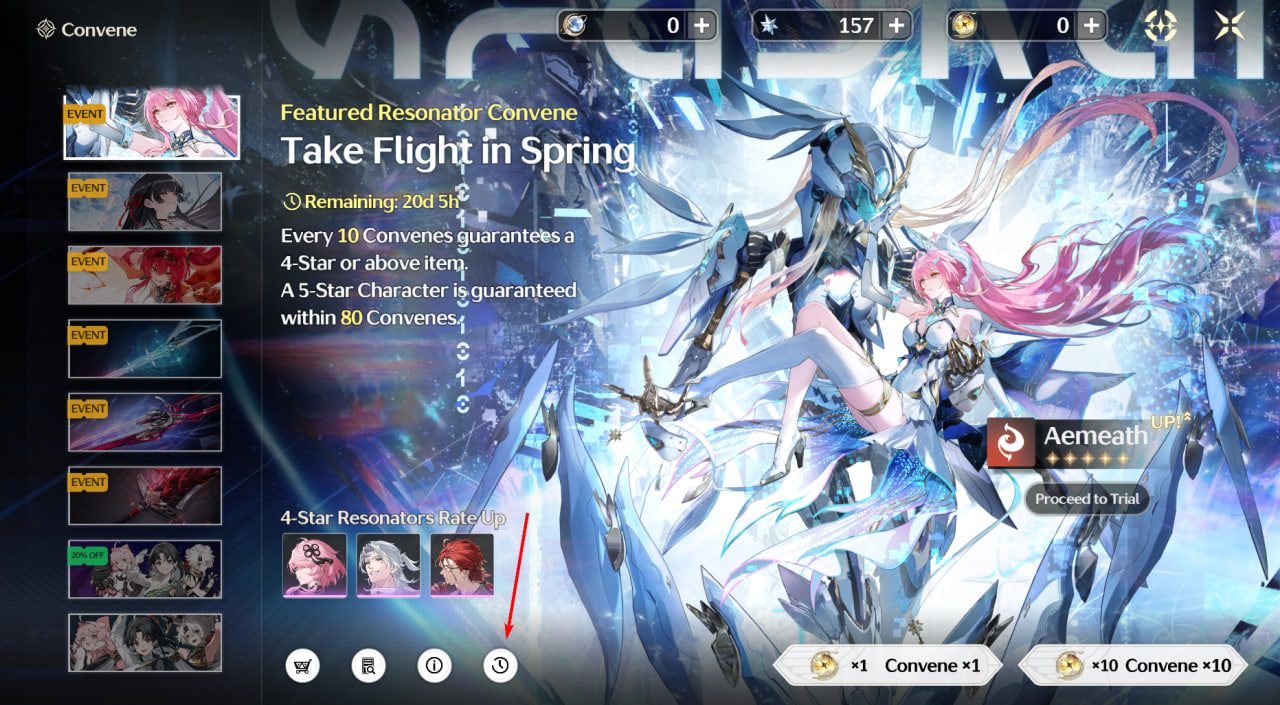Open the red-haired character event banner

coord(145,275)
